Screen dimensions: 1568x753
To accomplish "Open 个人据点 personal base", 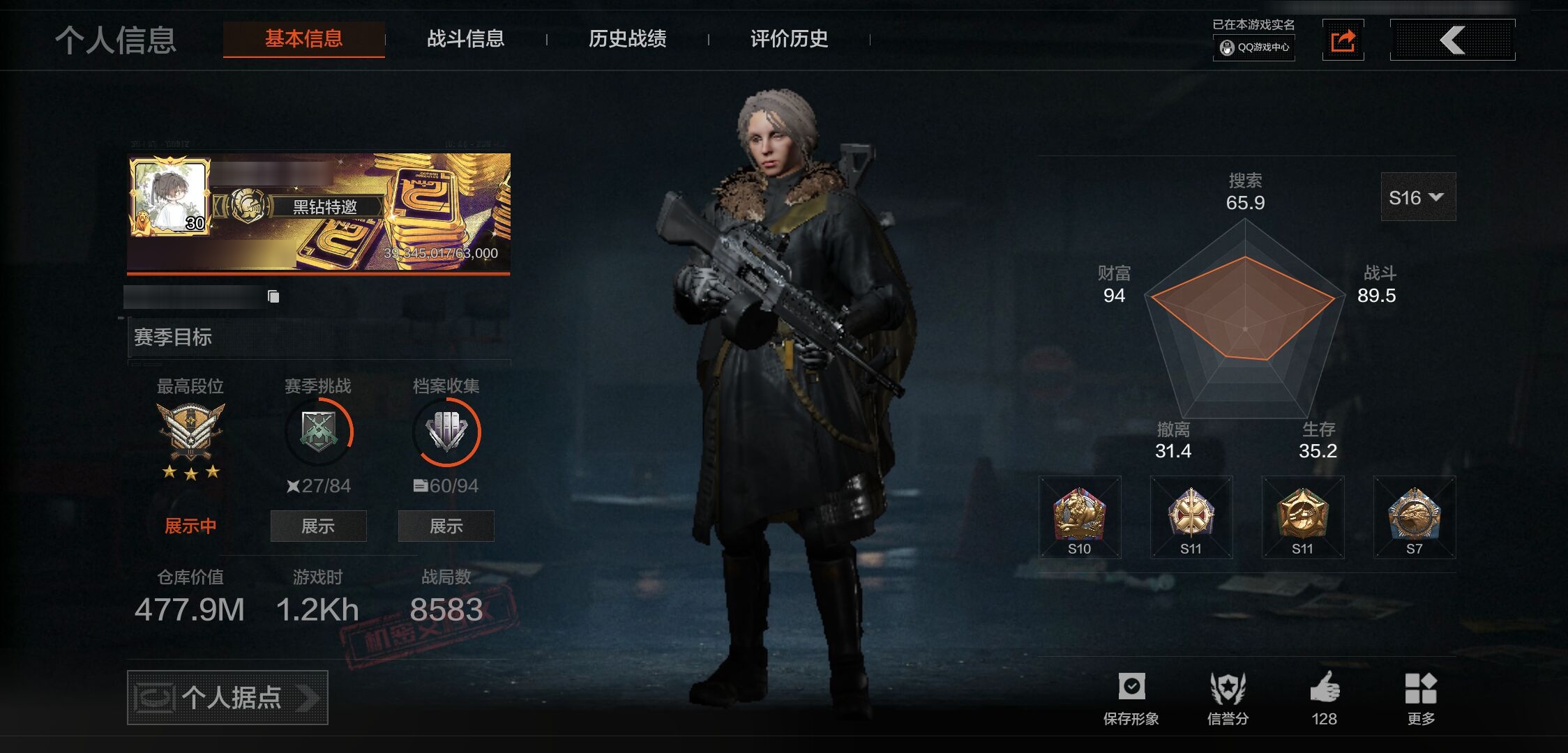I will click(227, 697).
